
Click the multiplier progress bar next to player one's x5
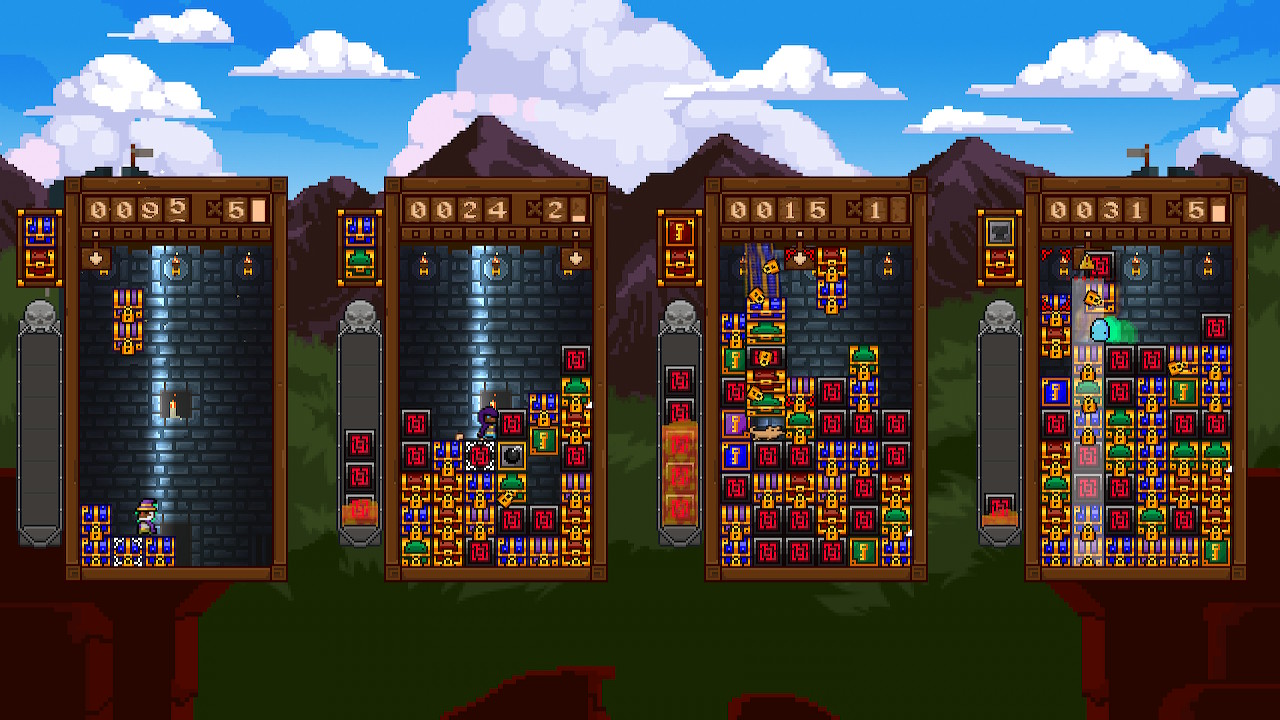tap(260, 209)
